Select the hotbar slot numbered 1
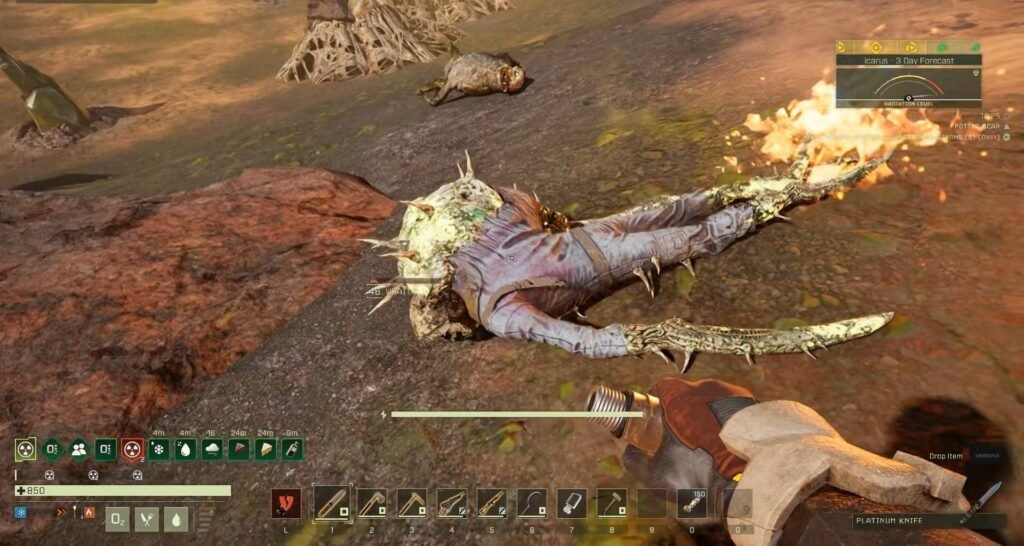Image resolution: width=1024 pixels, height=546 pixels. (331, 503)
